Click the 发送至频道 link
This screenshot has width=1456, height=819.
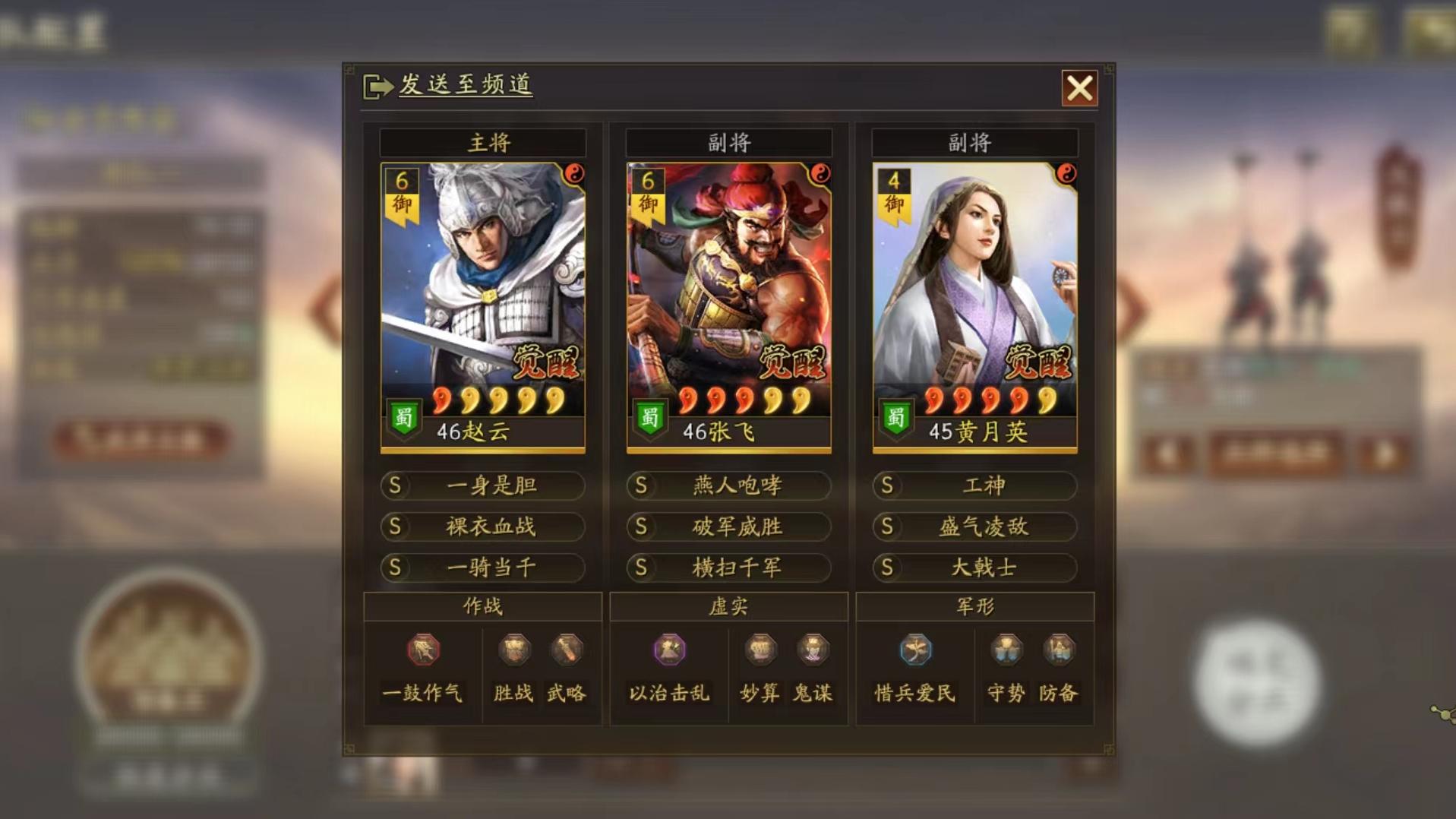pos(463,86)
